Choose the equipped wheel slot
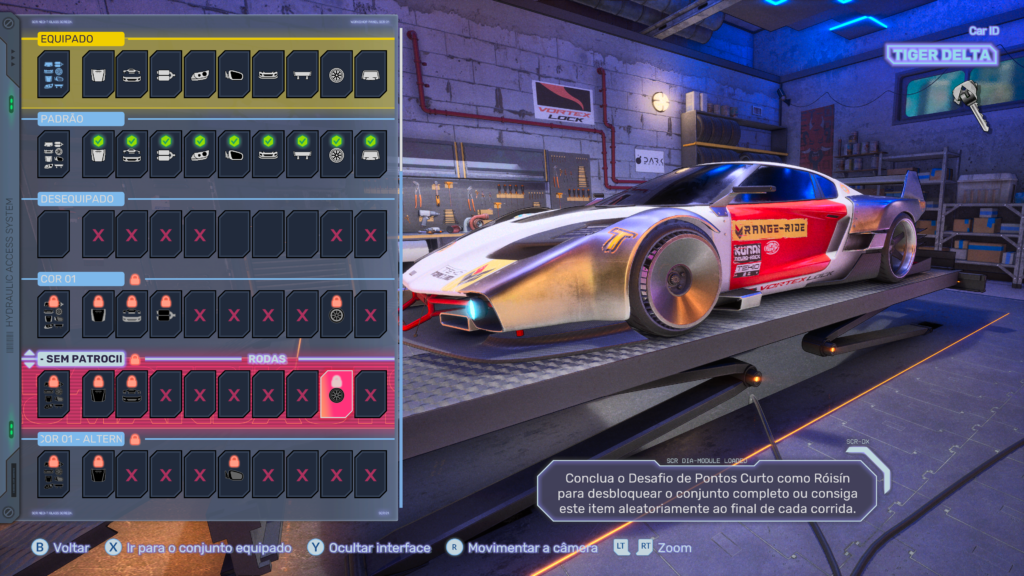Image resolution: width=1024 pixels, height=576 pixels. 336,74
